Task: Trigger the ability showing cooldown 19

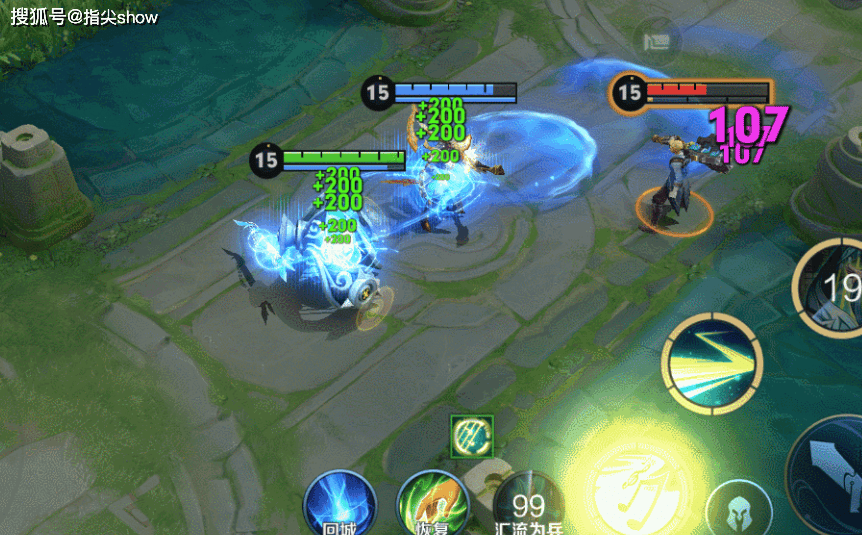Action: pos(832,289)
